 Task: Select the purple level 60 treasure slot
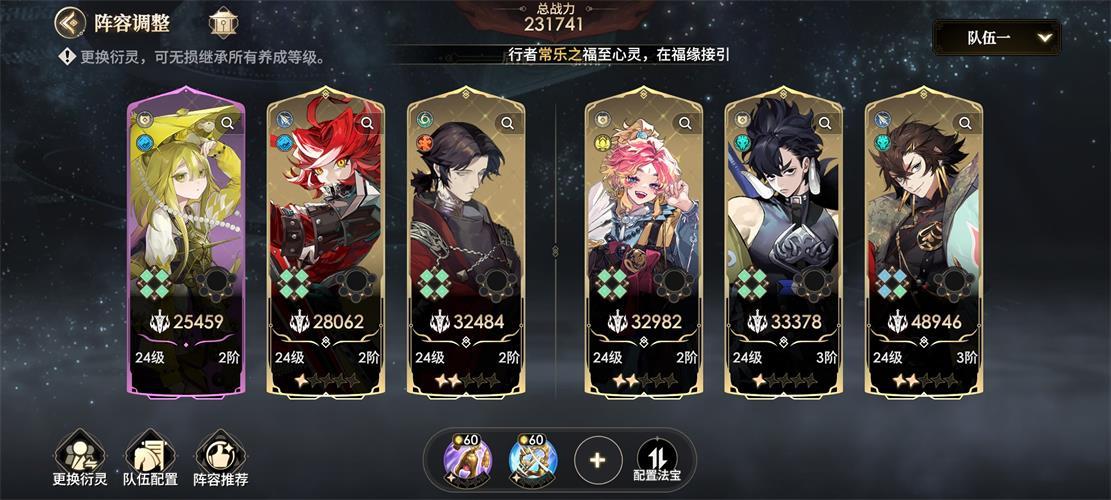coord(467,459)
